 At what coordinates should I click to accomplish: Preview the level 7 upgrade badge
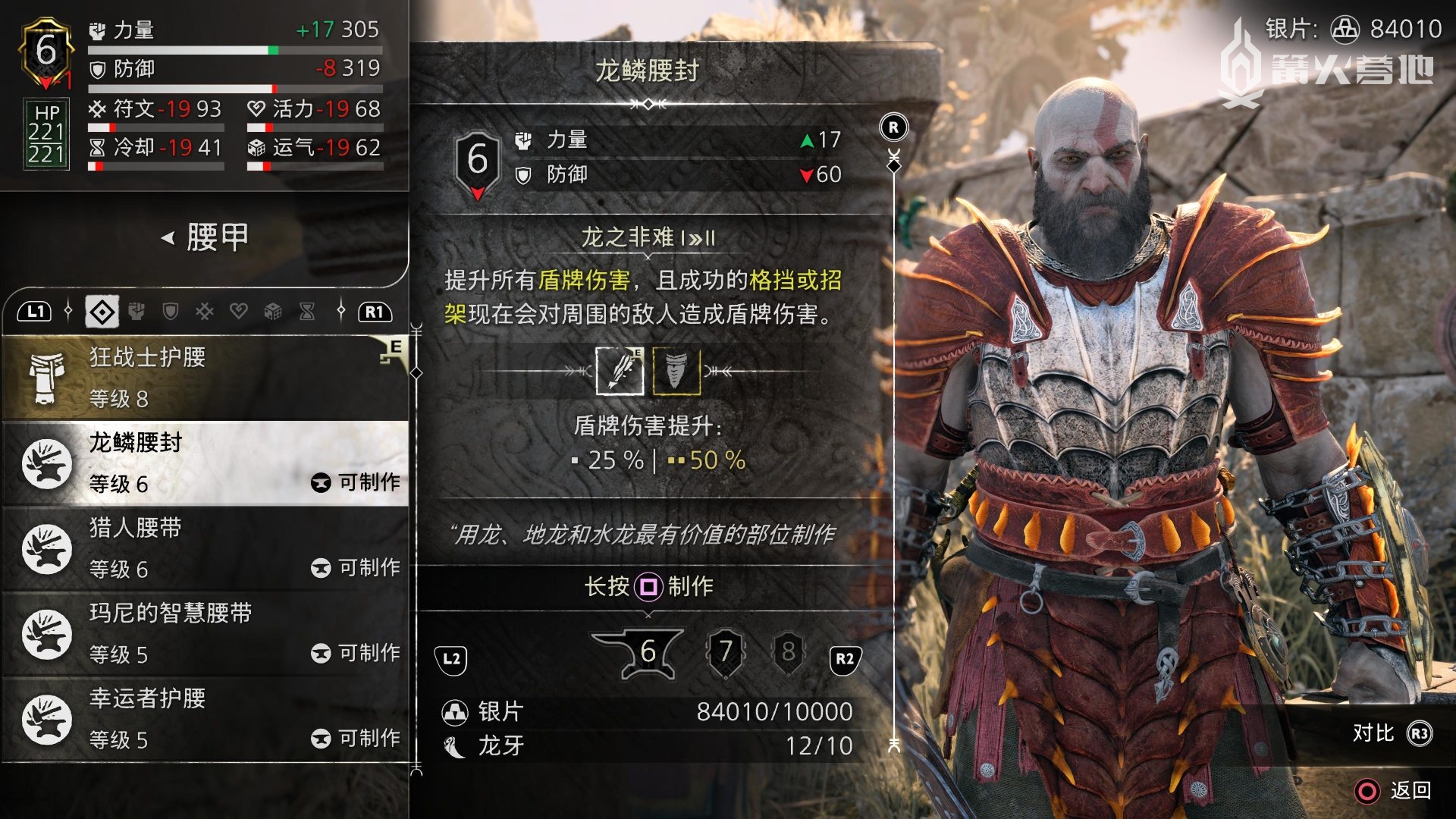(x=726, y=651)
